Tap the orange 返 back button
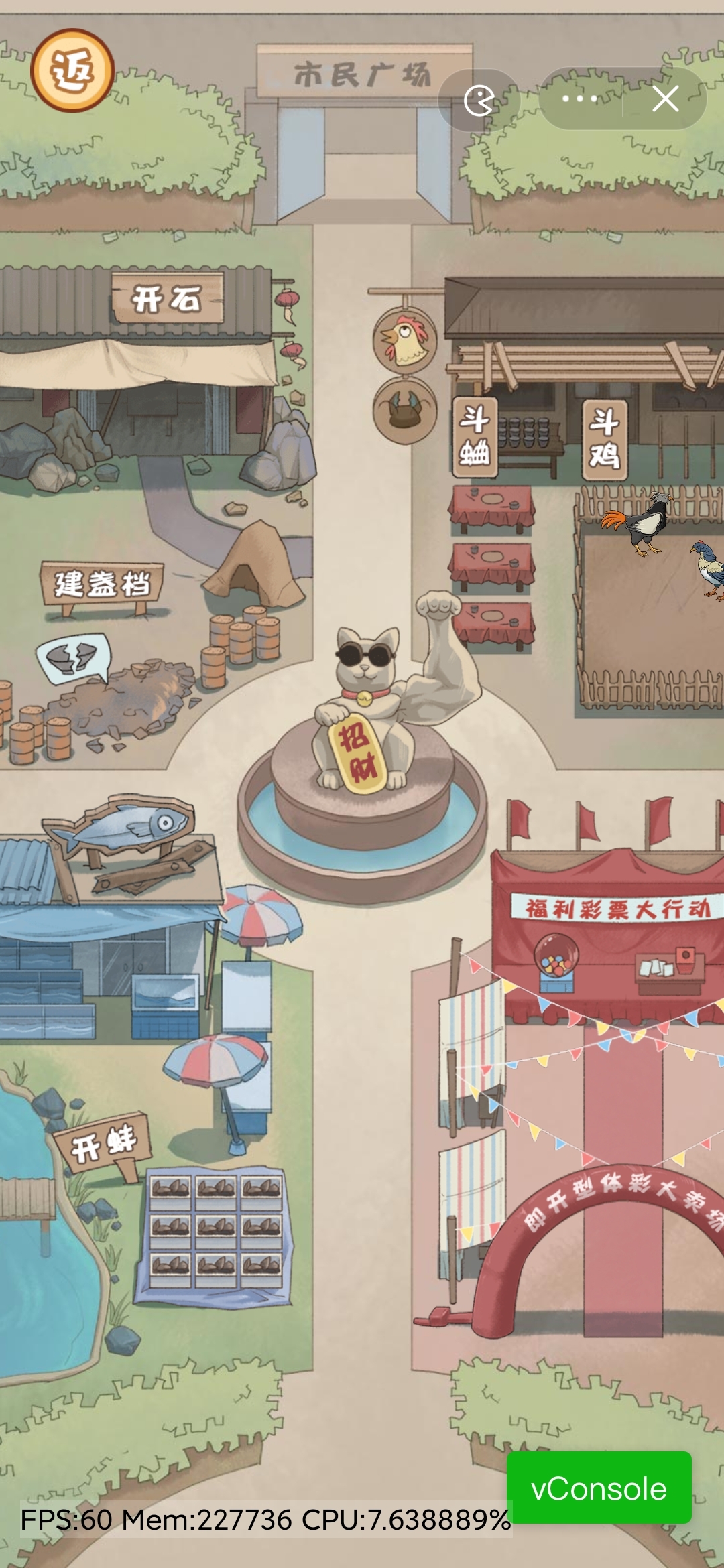Screen dimensions: 724x1568 pos(72,70)
